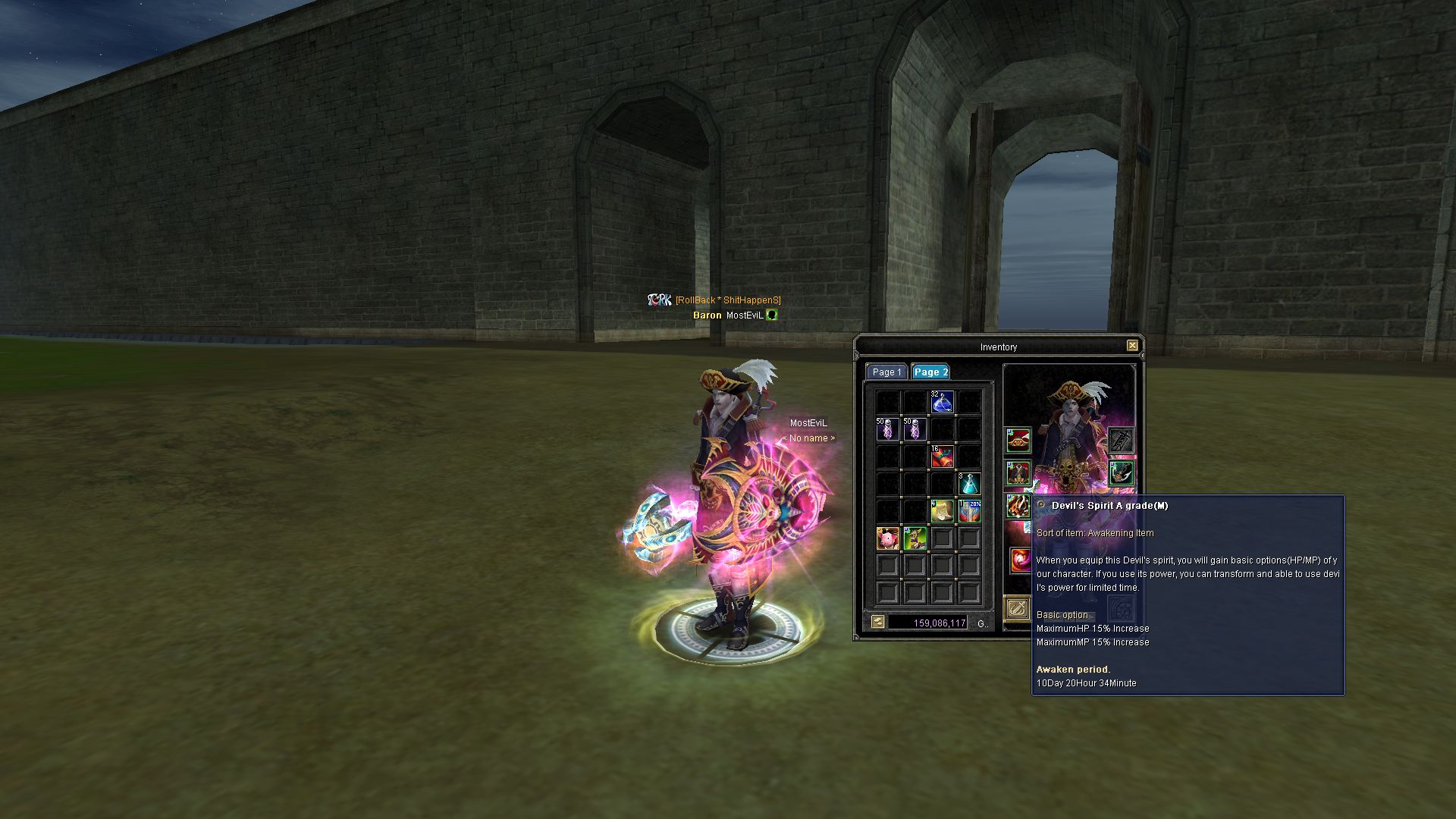Select the 20% tower item slot
This screenshot has width=1456, height=819.
pos(969,511)
